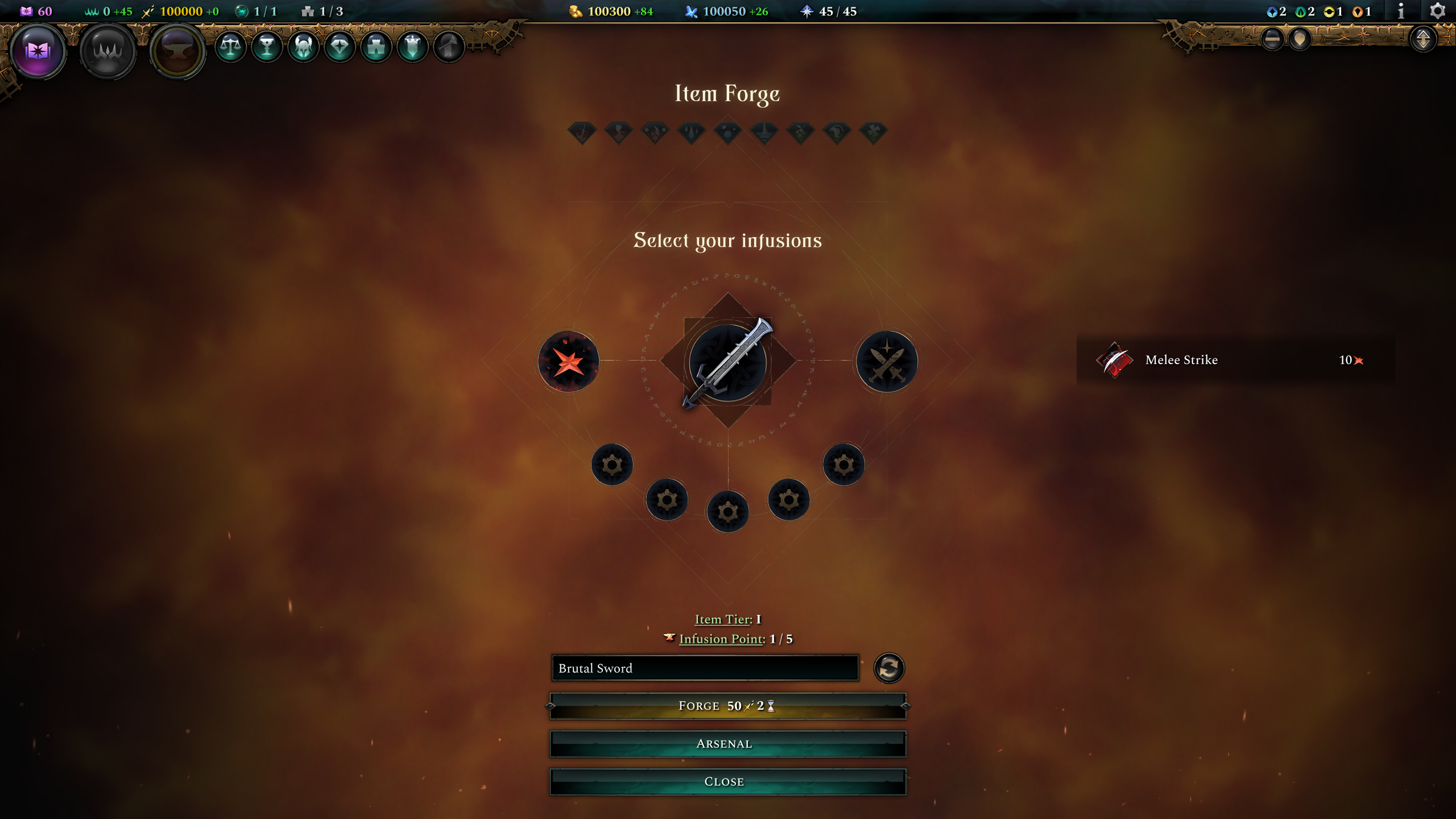Open the scales diplomacy icon
1456x819 pixels.
pyautogui.click(x=230, y=47)
